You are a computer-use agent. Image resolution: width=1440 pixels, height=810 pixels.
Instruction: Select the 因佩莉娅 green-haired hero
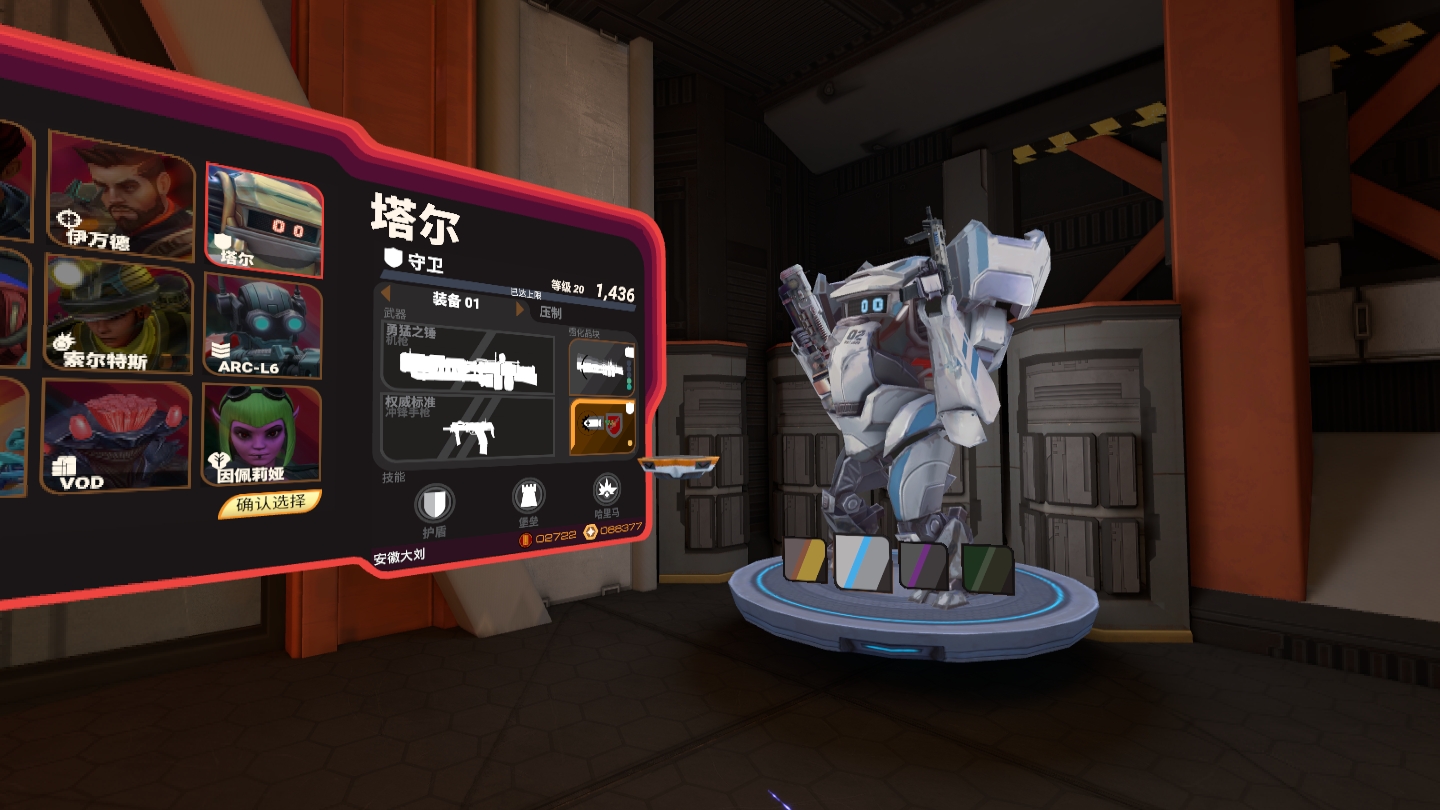262,435
